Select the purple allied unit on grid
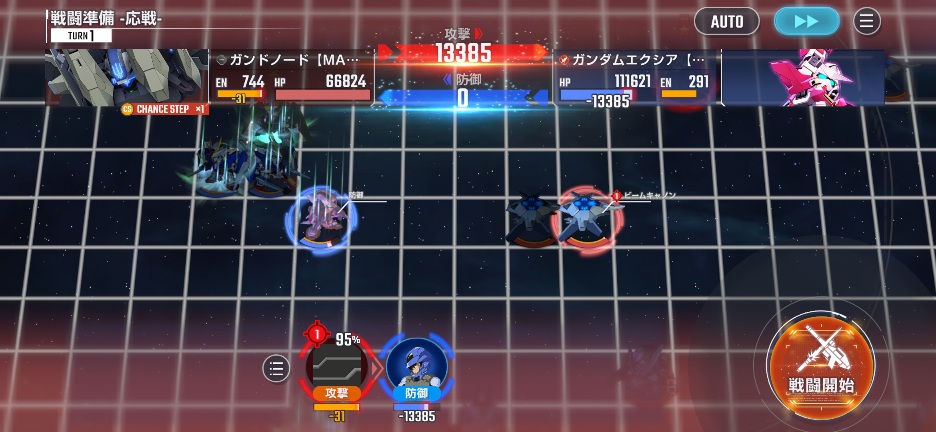 [x=322, y=218]
